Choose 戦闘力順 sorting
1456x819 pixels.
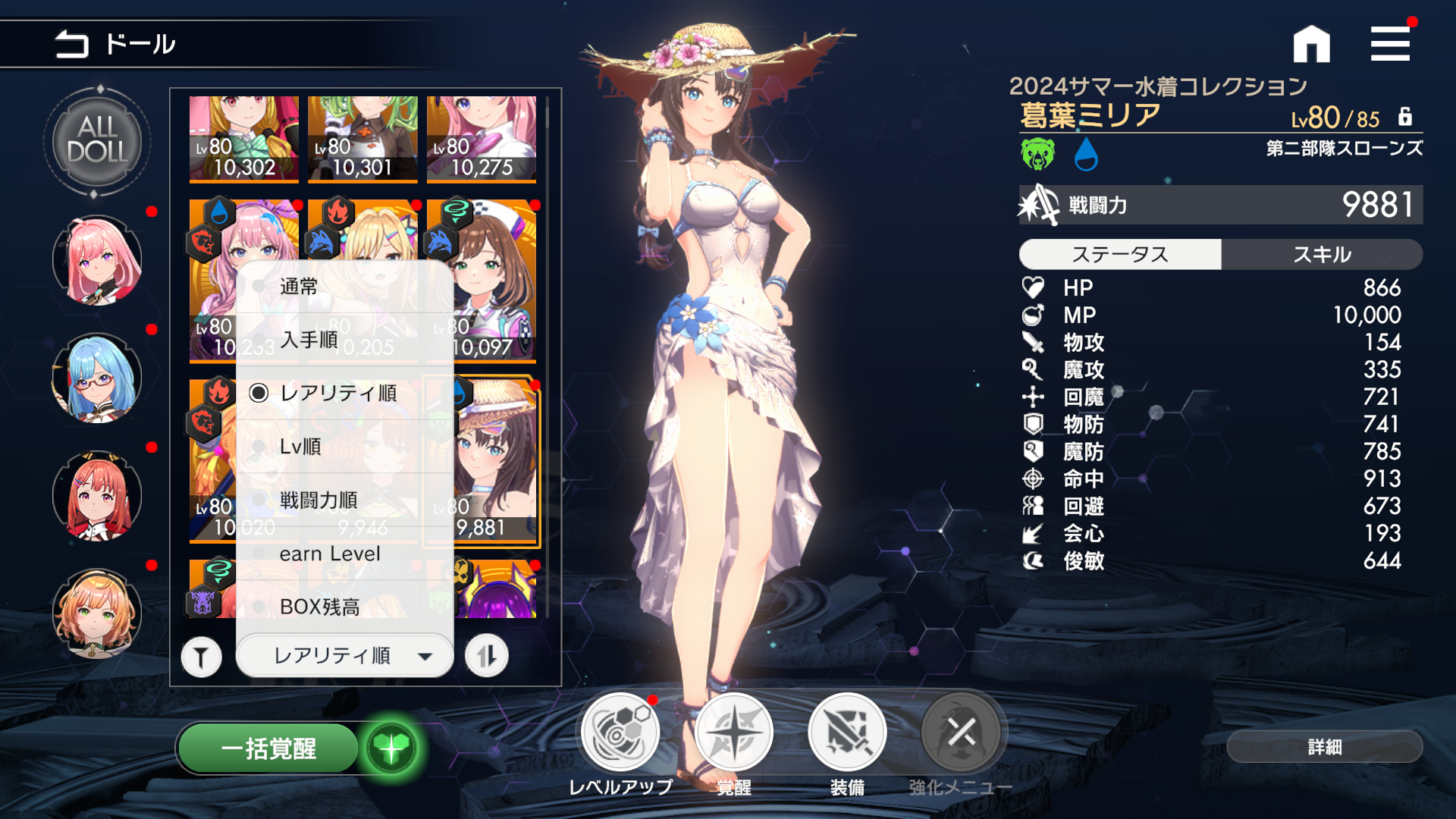click(318, 500)
